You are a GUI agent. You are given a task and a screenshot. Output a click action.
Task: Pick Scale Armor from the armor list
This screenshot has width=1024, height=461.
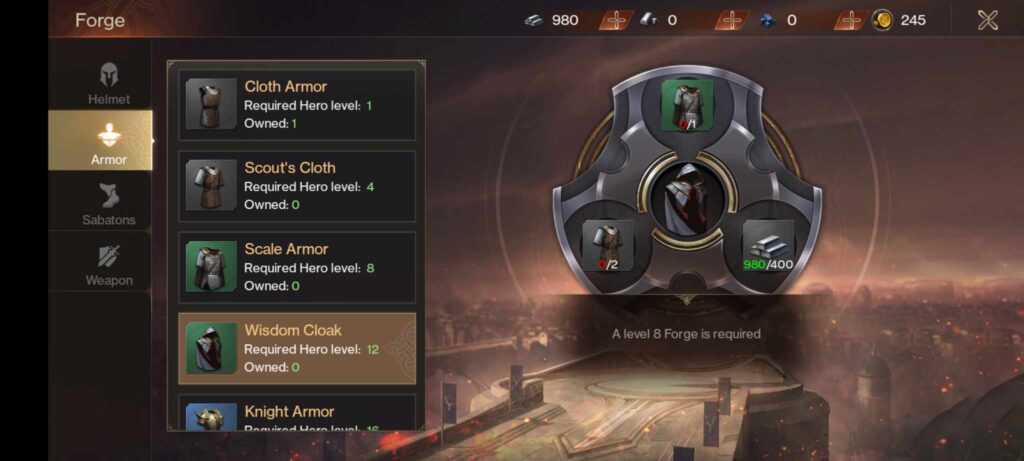[x=297, y=267]
